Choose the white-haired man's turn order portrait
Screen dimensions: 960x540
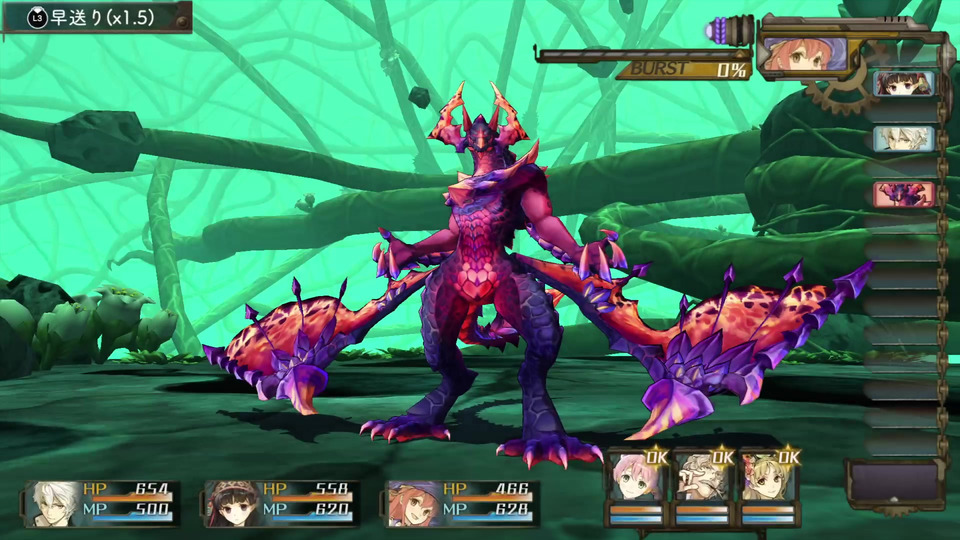(904, 138)
